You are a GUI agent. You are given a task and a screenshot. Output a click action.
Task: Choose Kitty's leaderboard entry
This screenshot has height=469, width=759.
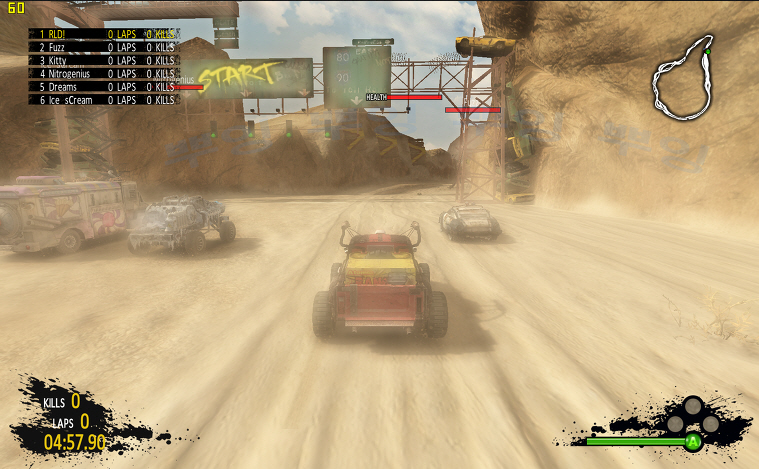(104, 60)
